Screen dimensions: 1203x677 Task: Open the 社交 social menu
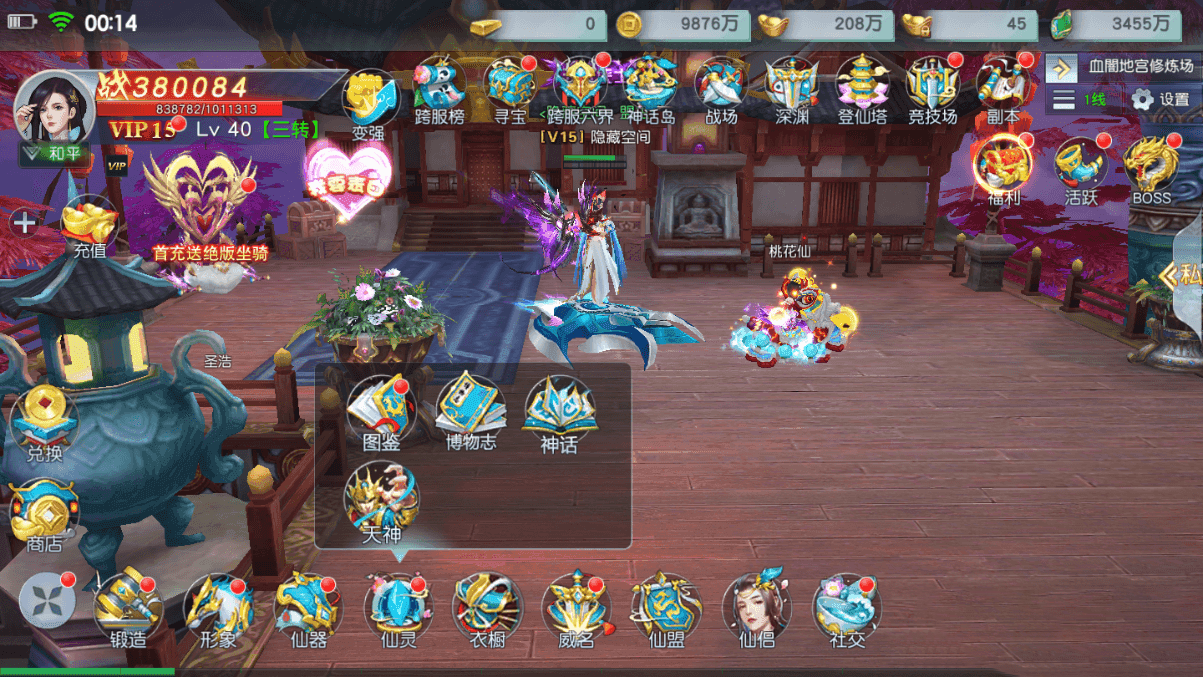846,607
